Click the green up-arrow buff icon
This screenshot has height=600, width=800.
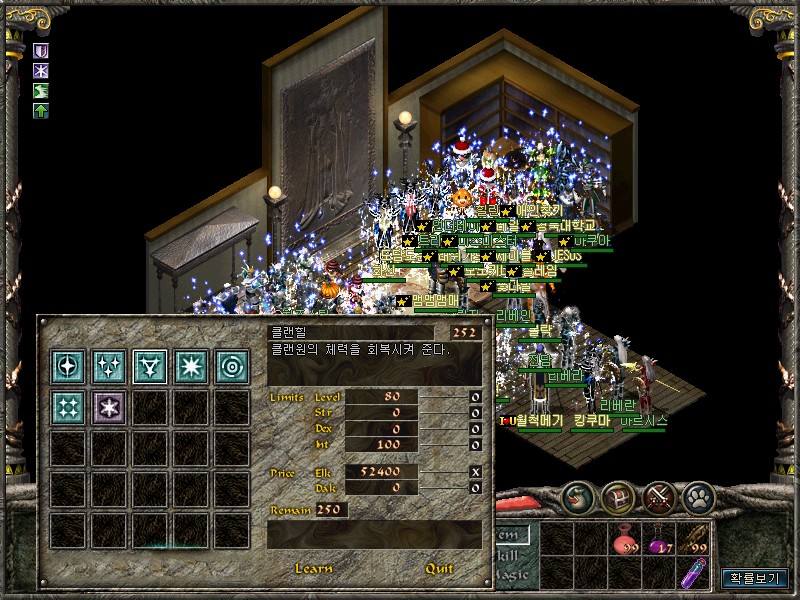(42, 110)
